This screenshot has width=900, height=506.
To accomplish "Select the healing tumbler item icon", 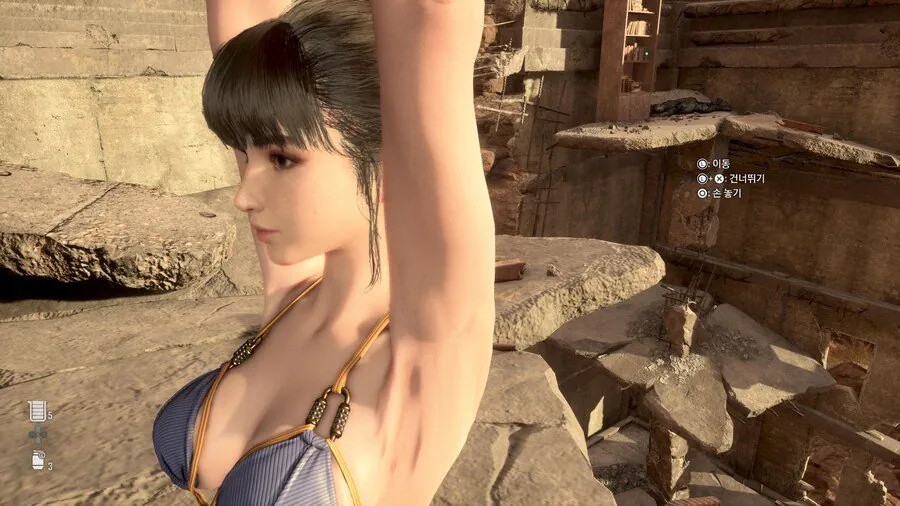I will coord(37,410).
